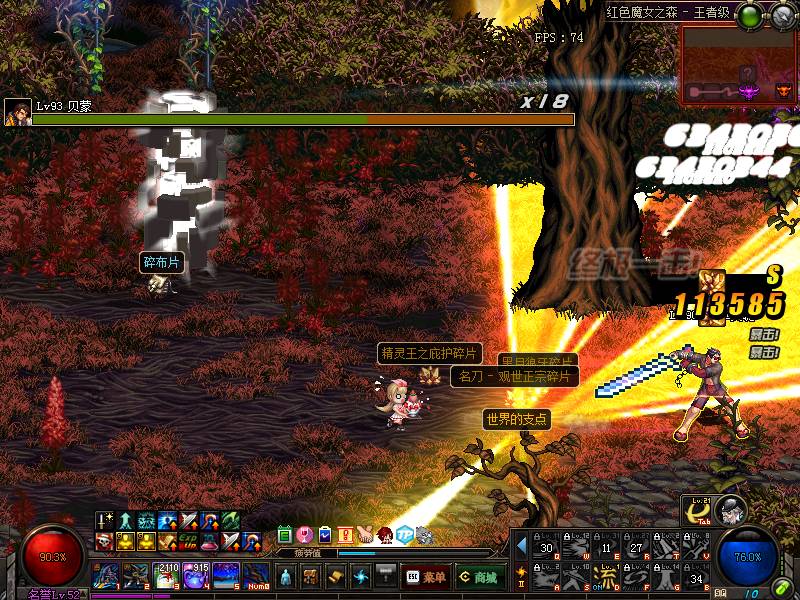800x600 pixels.
Task: Click the green pill button near MP orb
Action: (x=783, y=590)
